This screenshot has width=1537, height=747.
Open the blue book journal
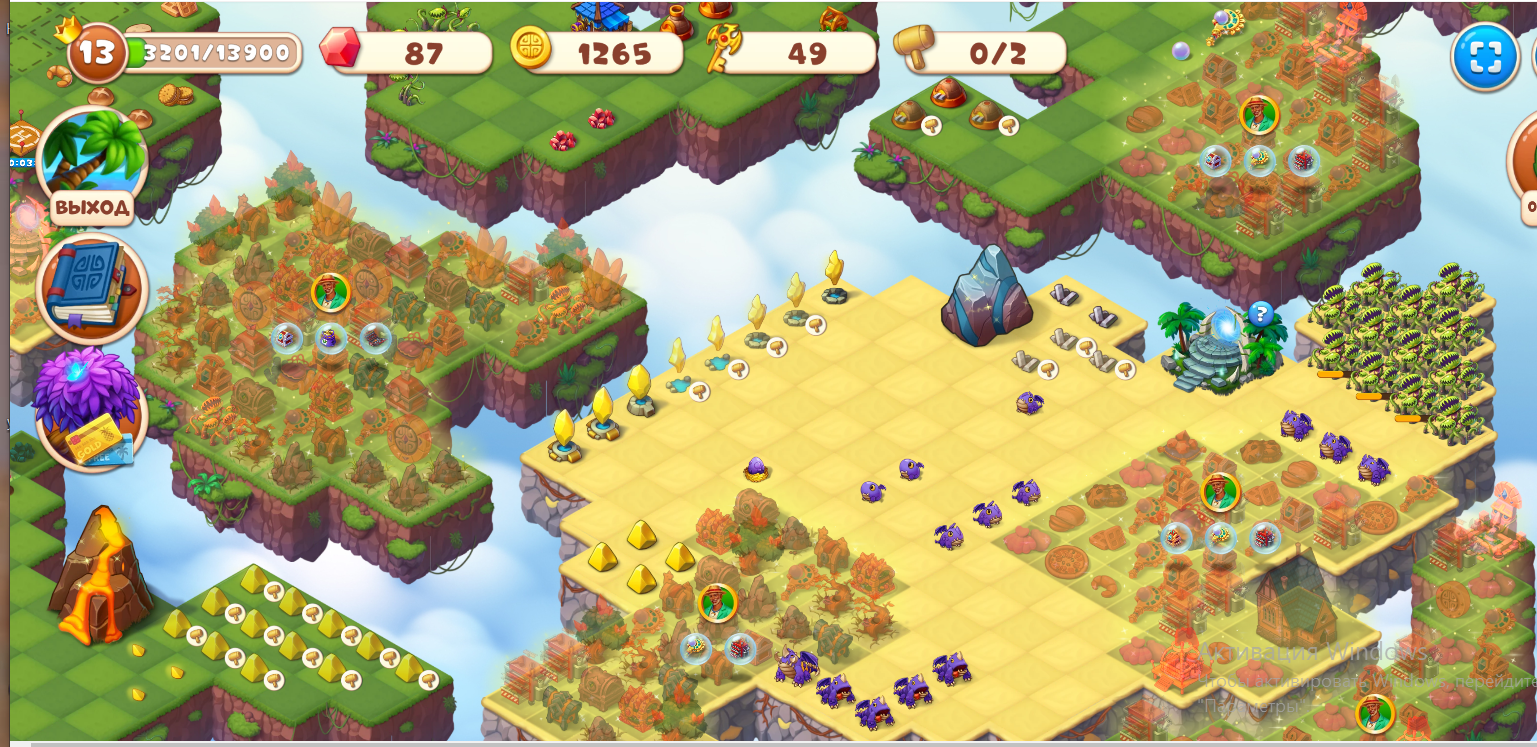point(91,289)
